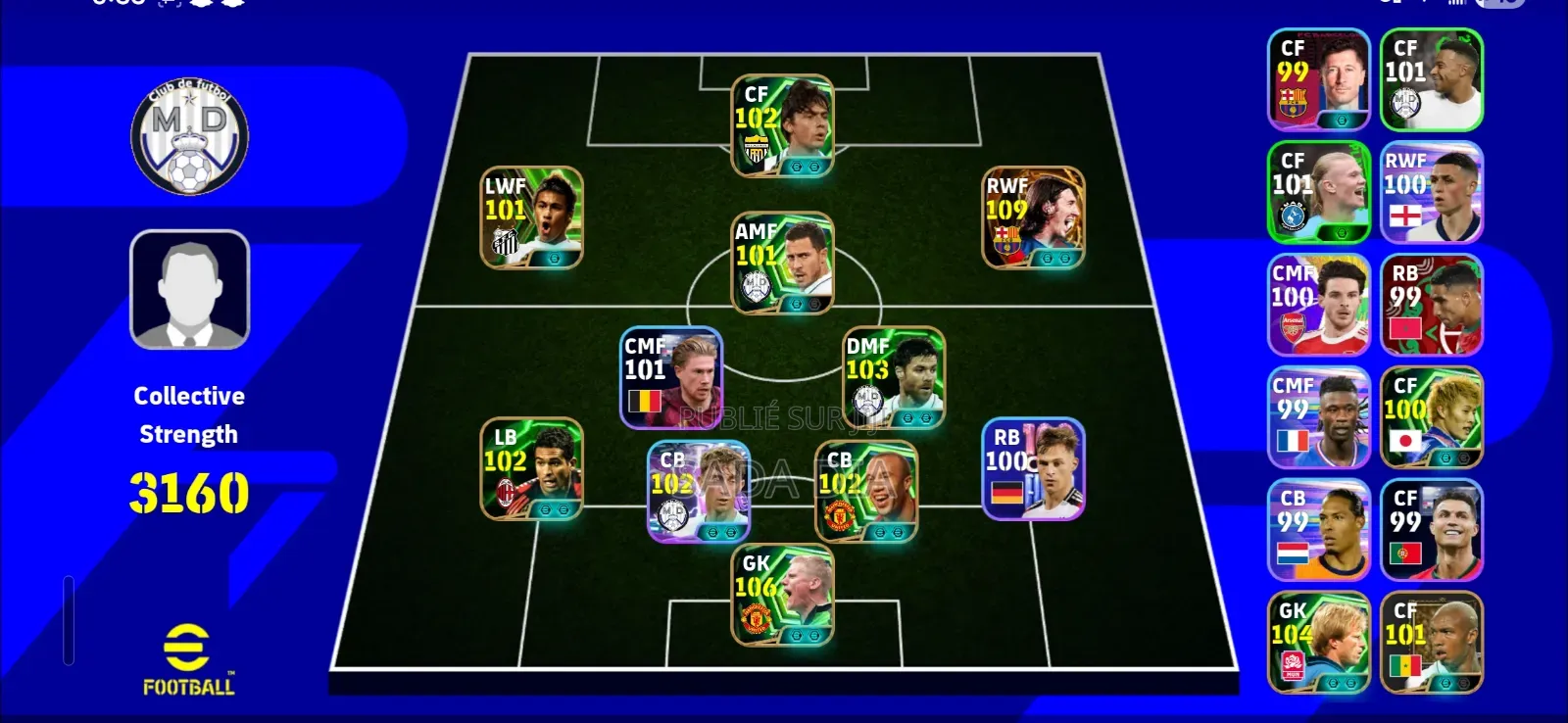Image resolution: width=1568 pixels, height=723 pixels.
Task: Select Haaland's CF 101 bench card
Action: click(1317, 191)
